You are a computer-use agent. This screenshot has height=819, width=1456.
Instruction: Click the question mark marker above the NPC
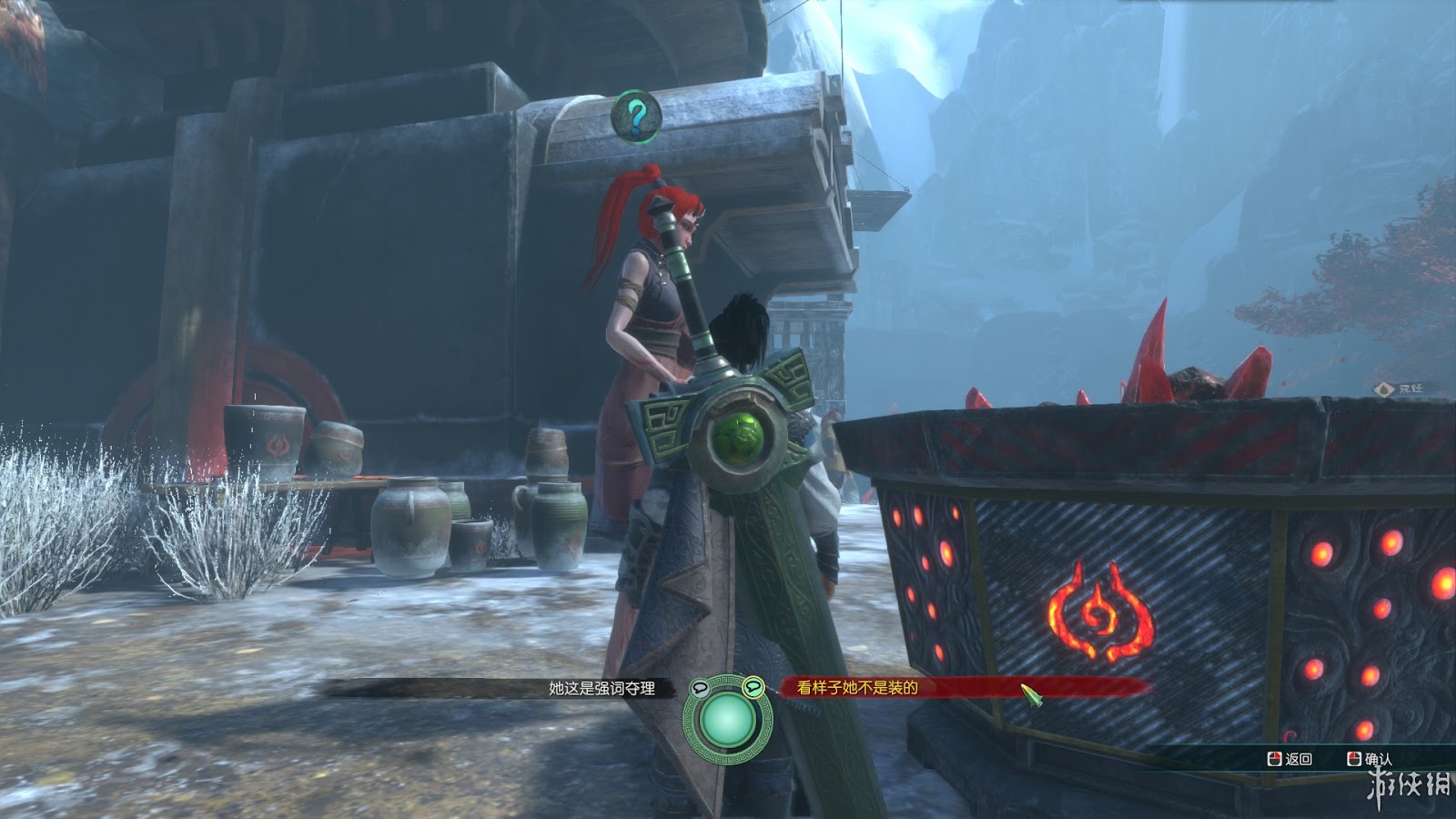coord(637,116)
